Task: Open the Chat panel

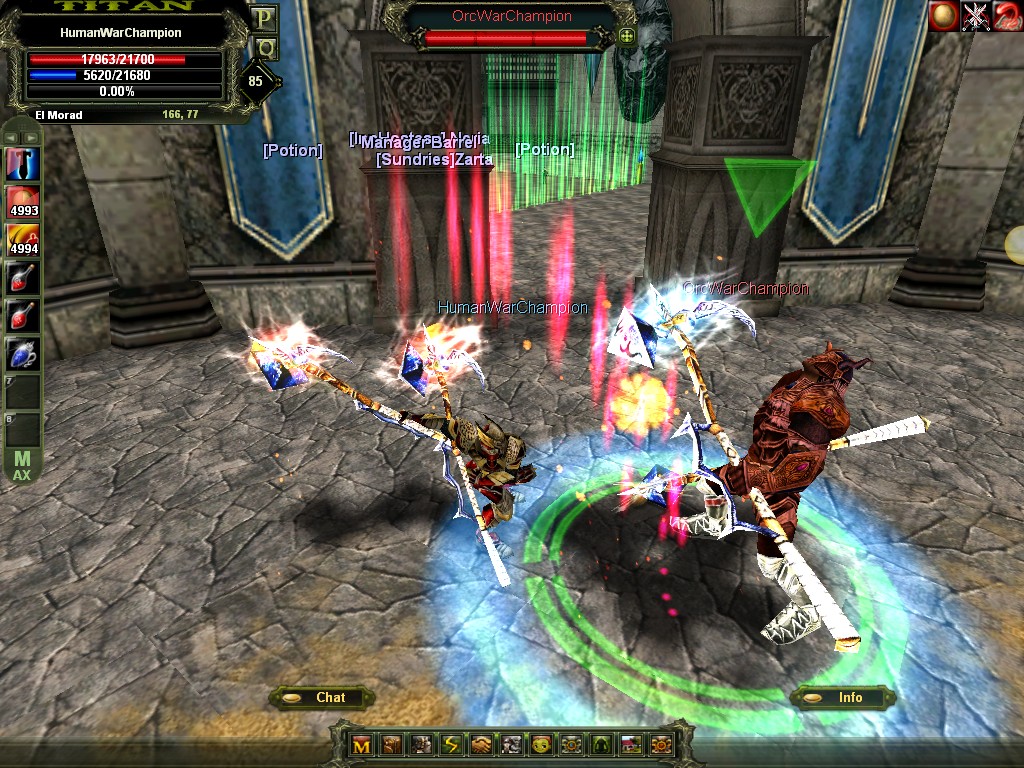Action: (322, 697)
